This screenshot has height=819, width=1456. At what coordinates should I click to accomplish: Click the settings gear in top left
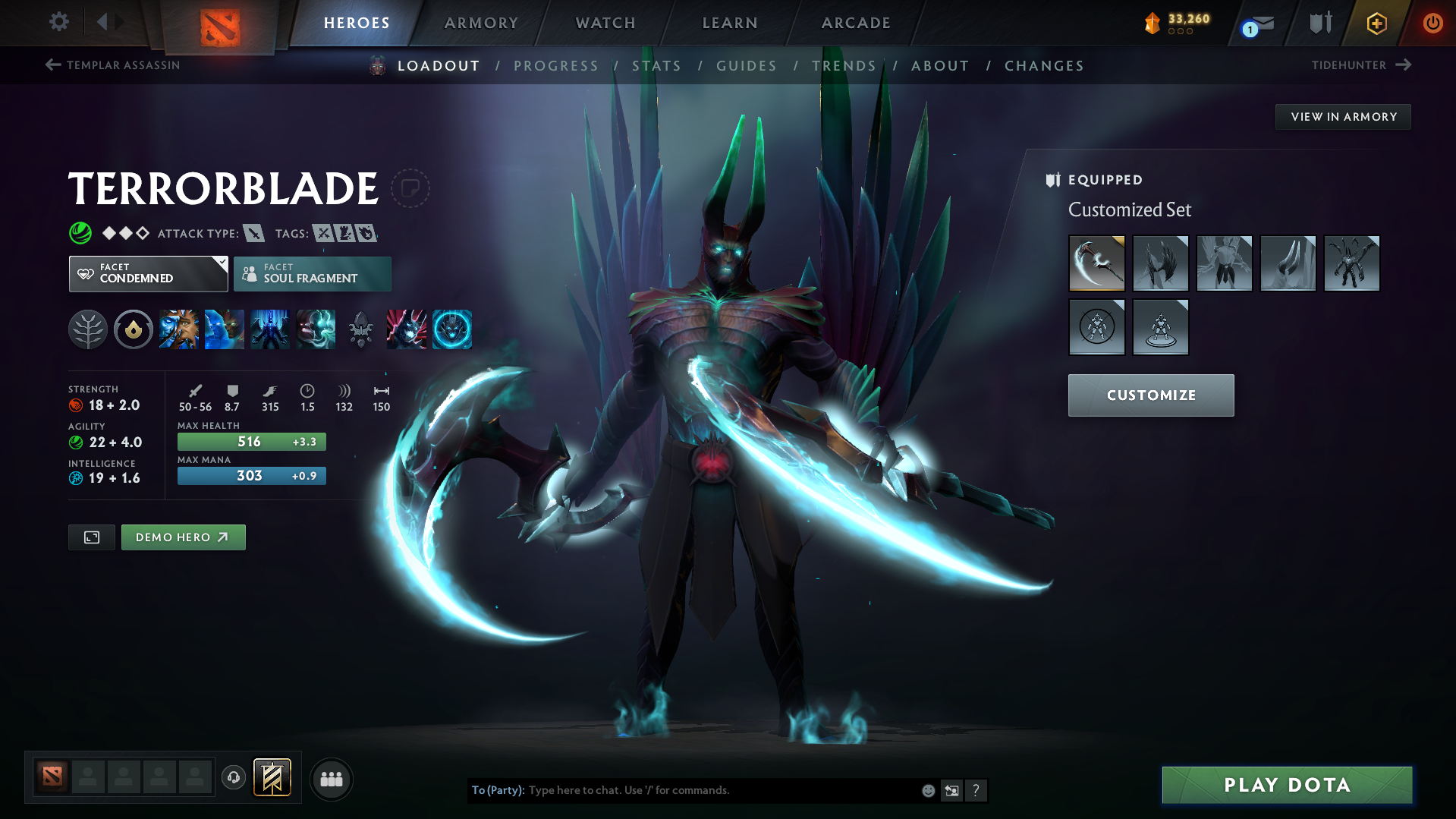click(x=58, y=22)
